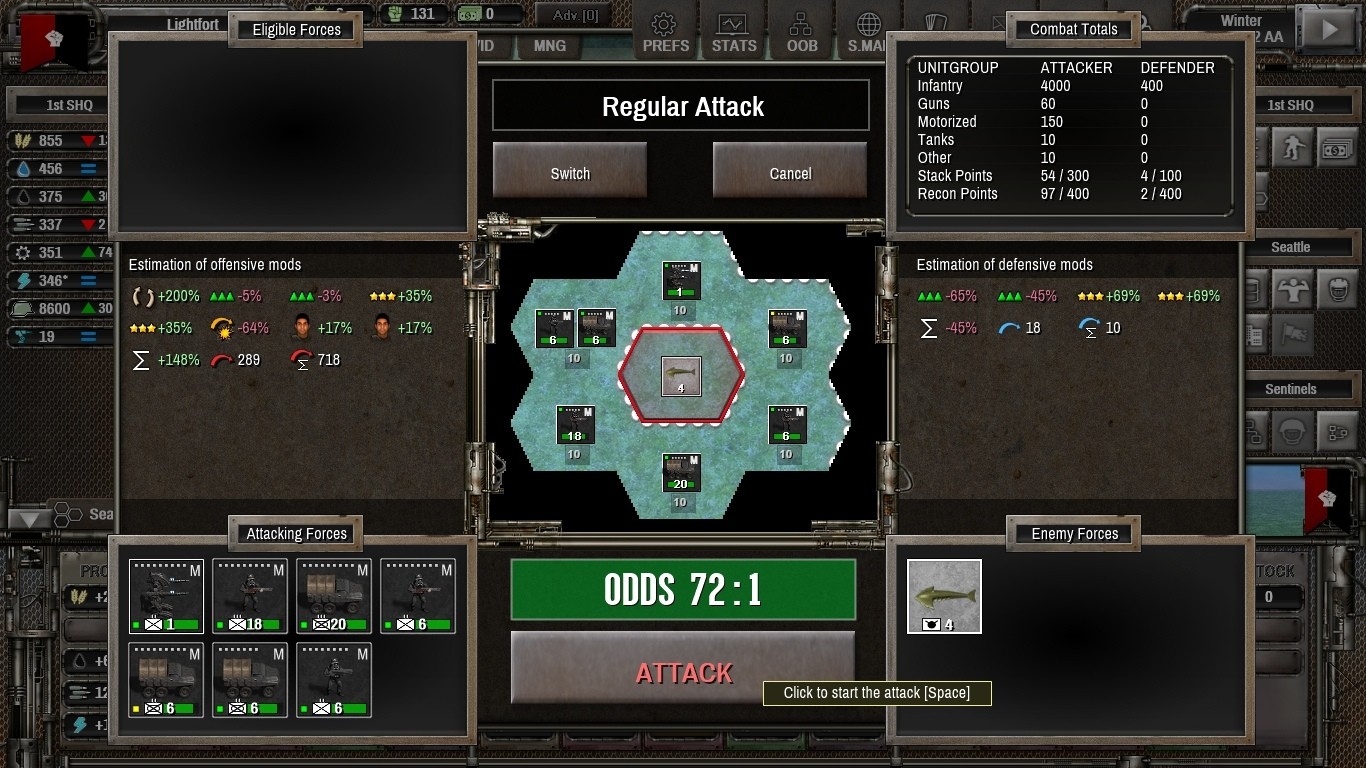This screenshot has width=1366, height=768.
Task: Select attacking infantry unit with strength 18
Action: point(250,596)
